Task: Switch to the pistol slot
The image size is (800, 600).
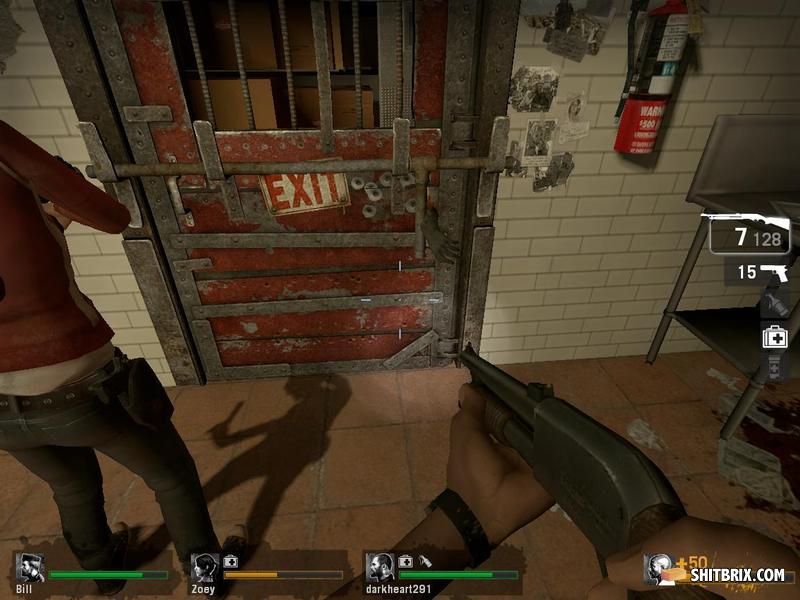Action: [x=759, y=272]
